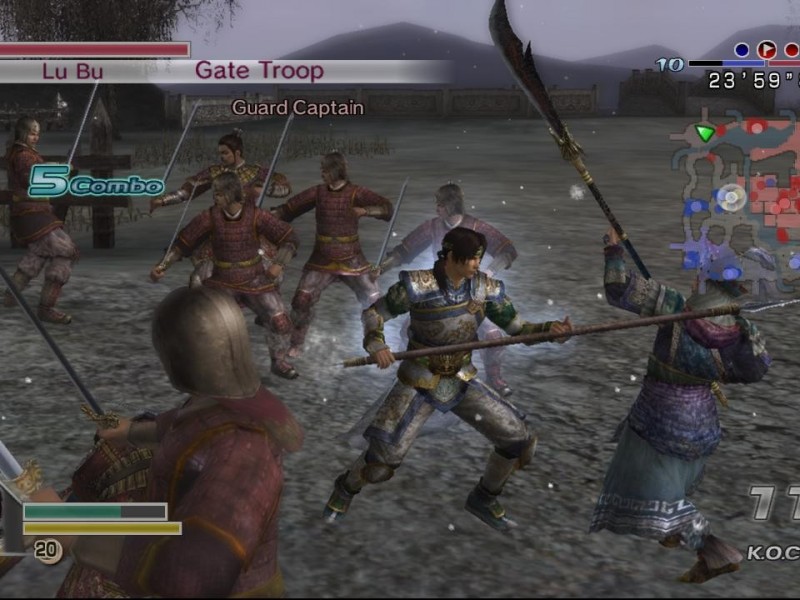Click the red flag morale icon

pyautogui.click(x=767, y=50)
